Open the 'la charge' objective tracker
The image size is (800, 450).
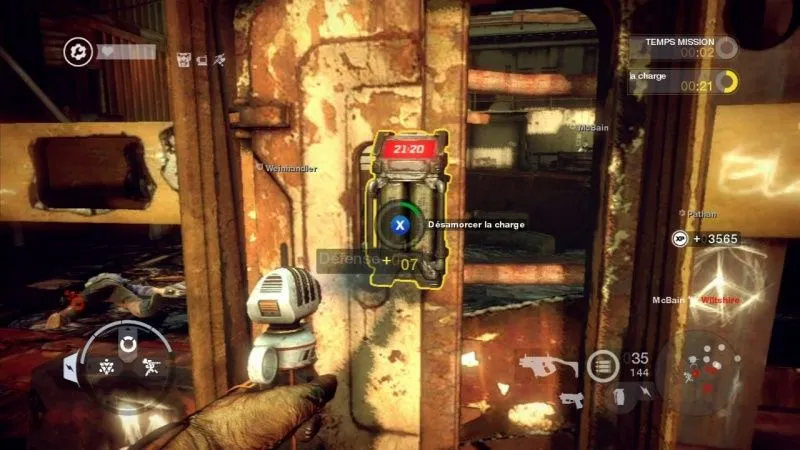(683, 80)
